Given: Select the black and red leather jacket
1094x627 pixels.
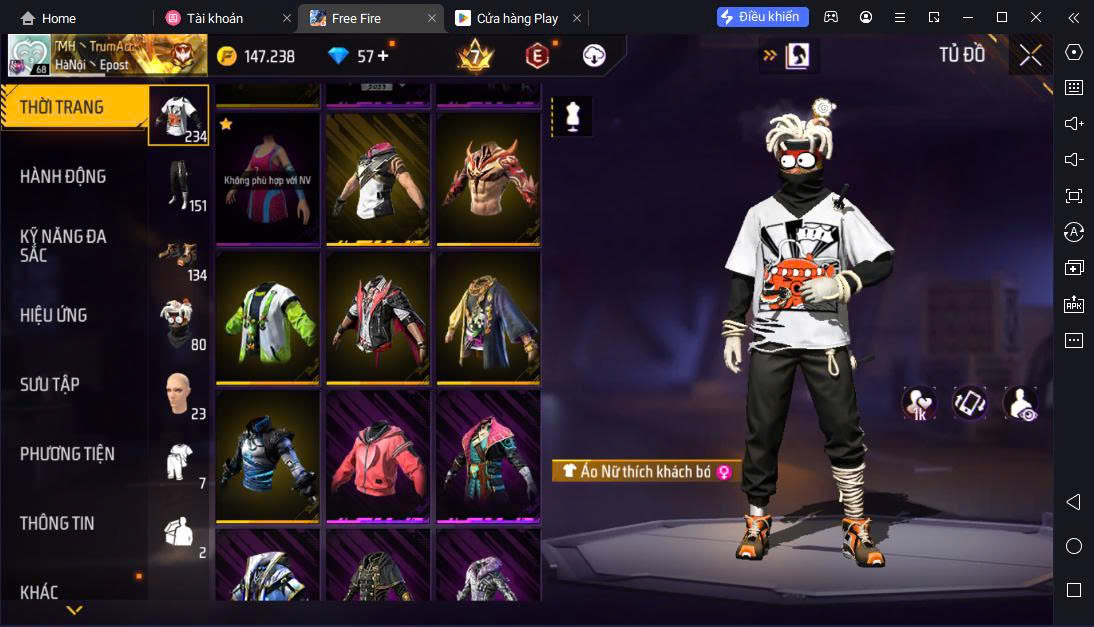Looking at the screenshot, I should (x=377, y=318).
